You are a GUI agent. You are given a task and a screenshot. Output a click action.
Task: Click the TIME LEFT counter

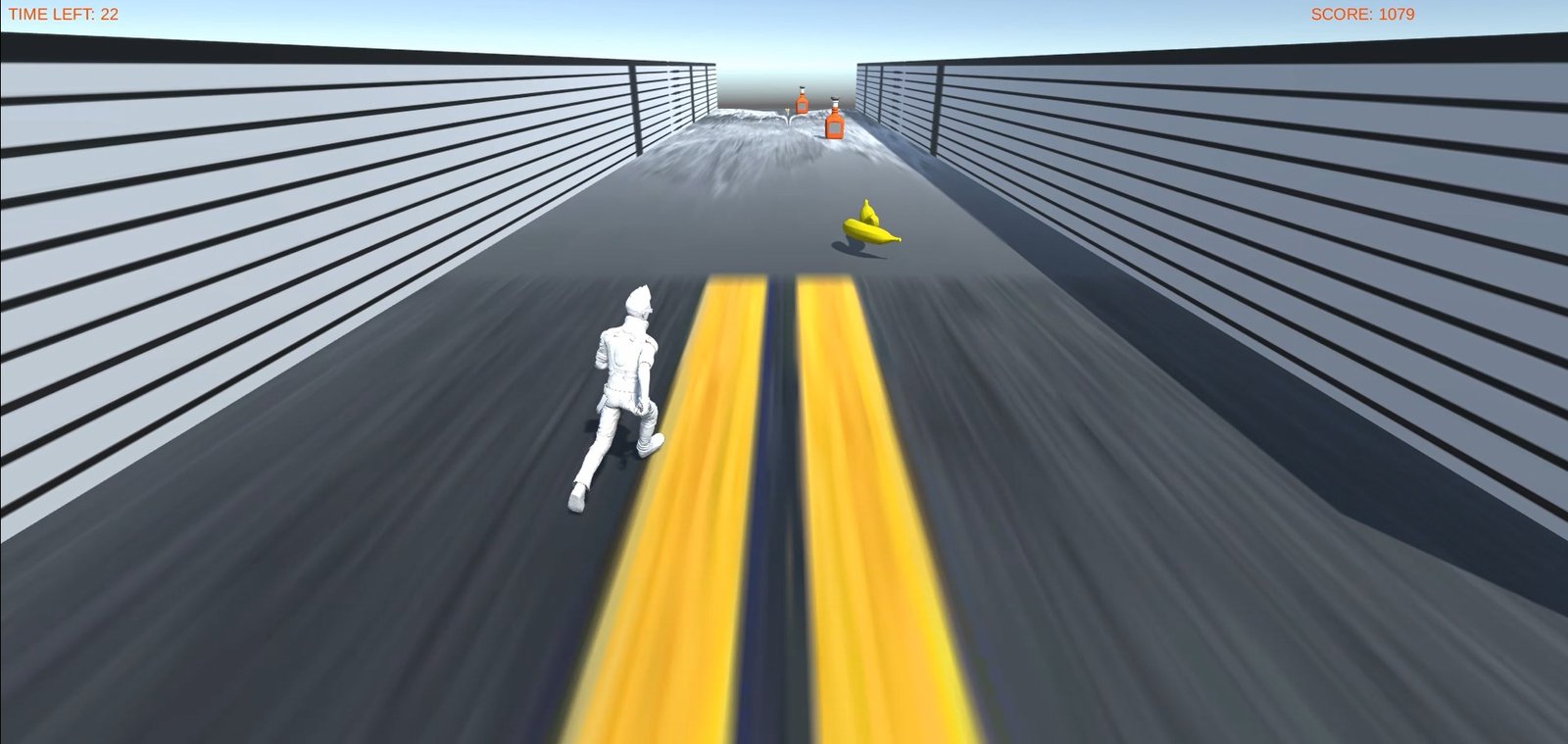coord(64,15)
